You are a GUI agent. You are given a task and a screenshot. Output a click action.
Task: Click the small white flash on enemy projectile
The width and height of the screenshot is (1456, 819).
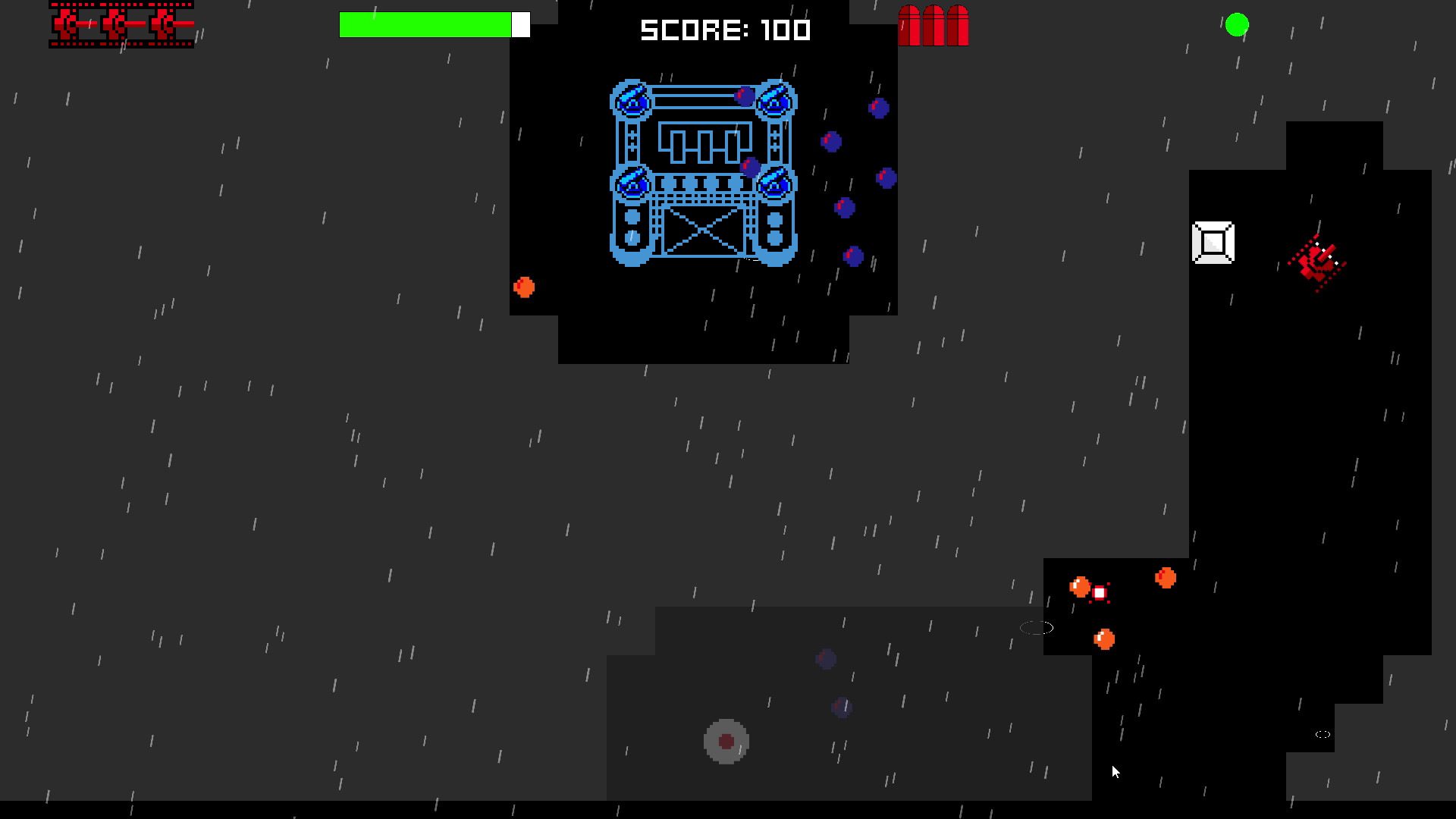click(x=1100, y=591)
